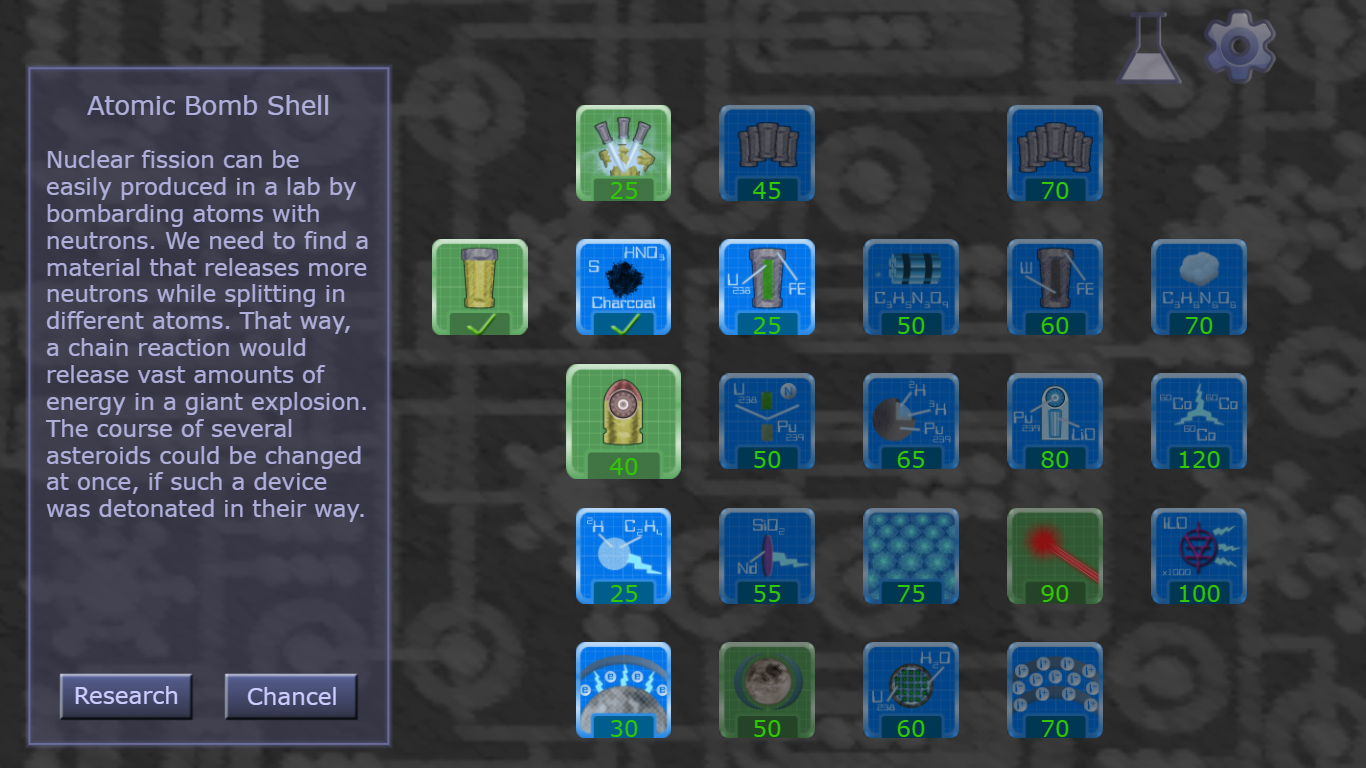
Task: Select the SiO2 Nd laser crystal research
Action: 766,556
